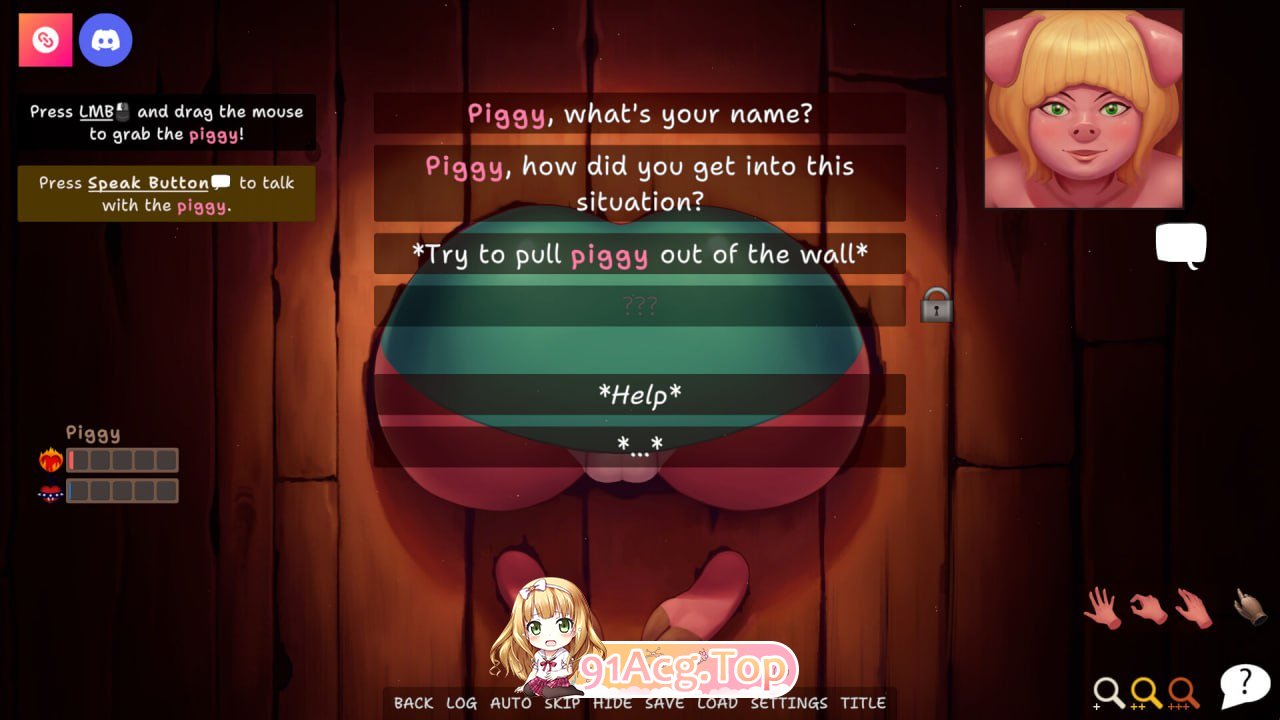Click the lock icon beside the hidden option
This screenshot has height=720, width=1280.
coord(935,307)
